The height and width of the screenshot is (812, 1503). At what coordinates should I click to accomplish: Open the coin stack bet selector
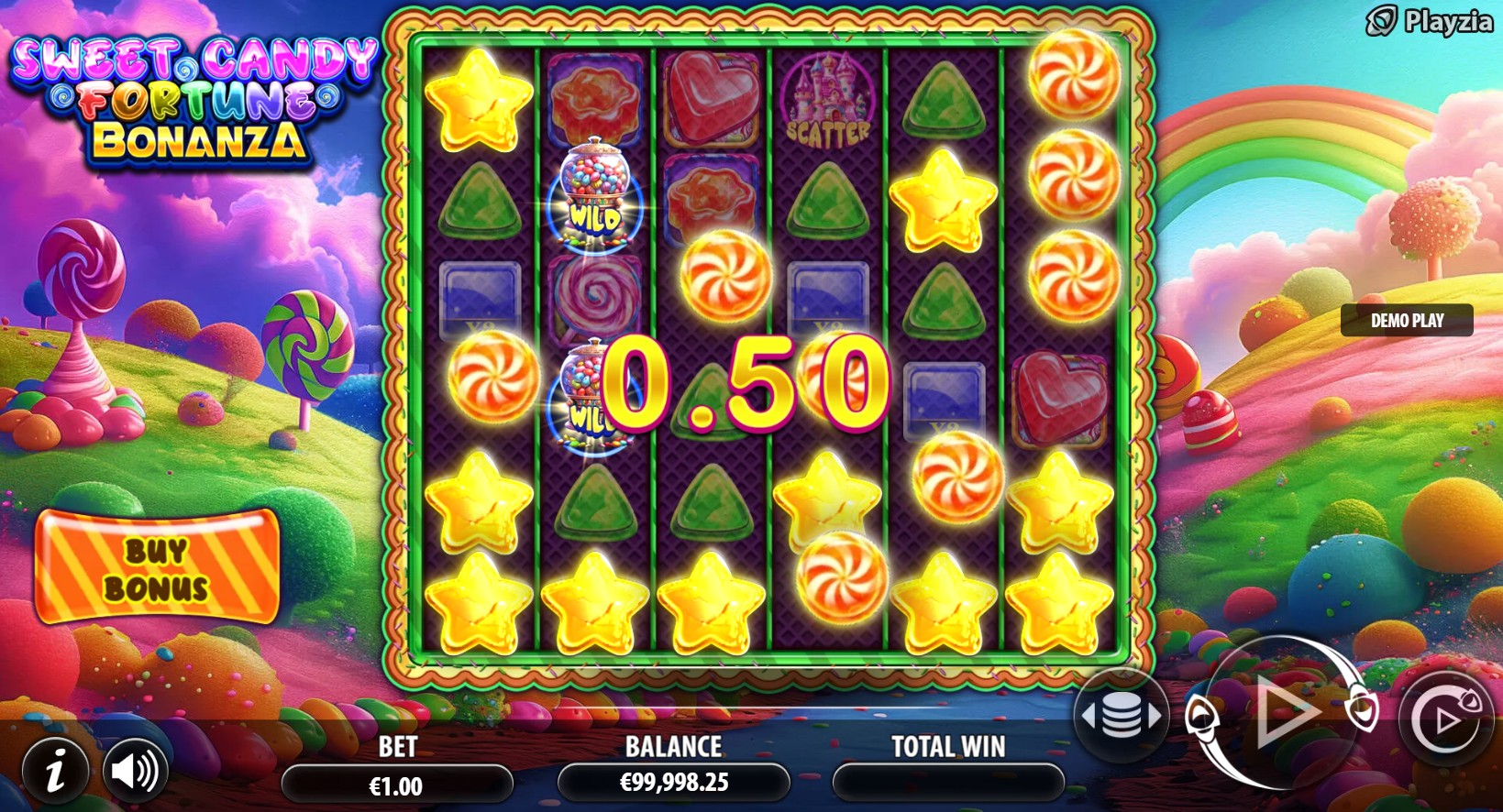(x=1121, y=716)
